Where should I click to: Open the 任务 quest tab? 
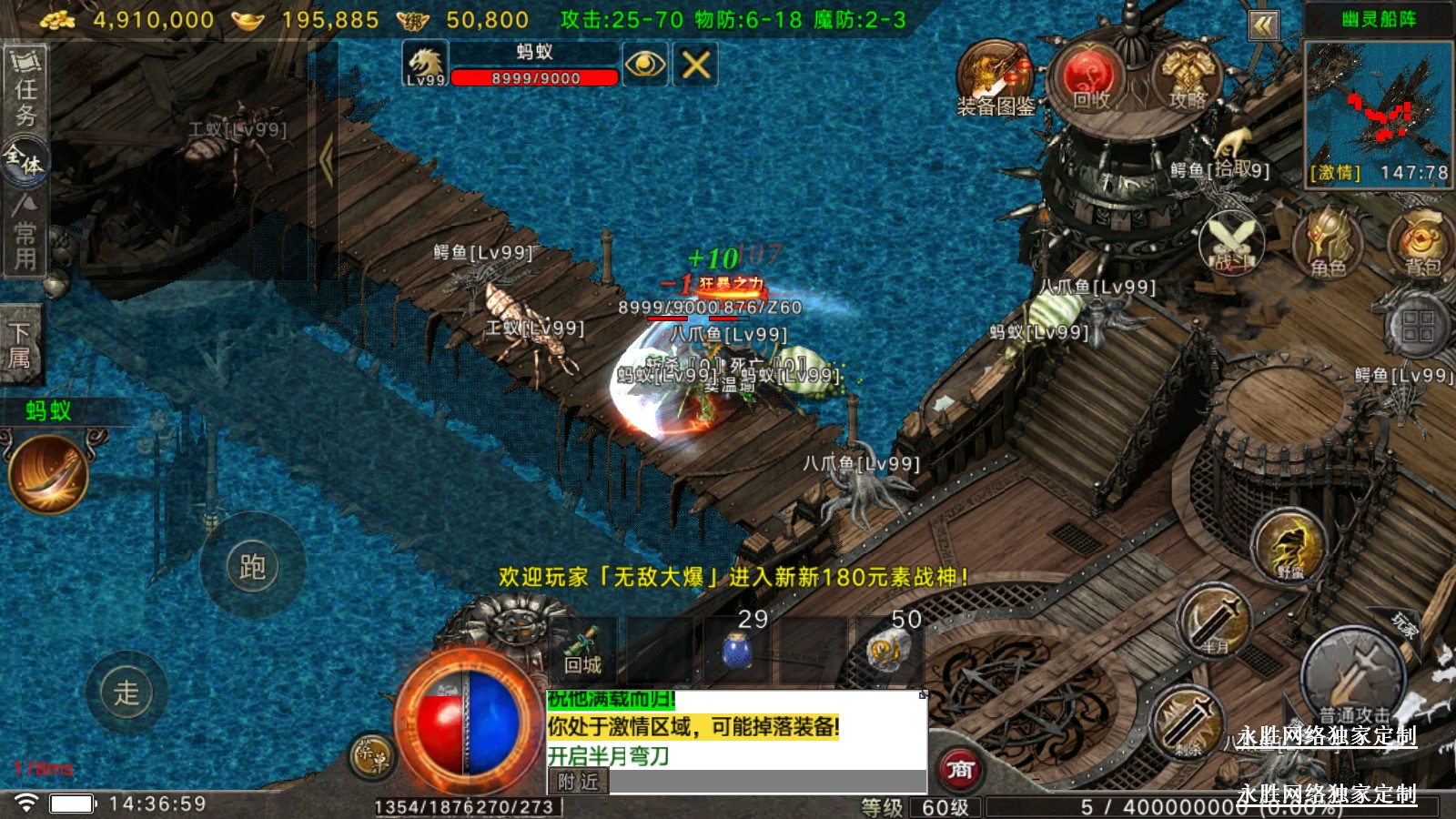point(25,88)
